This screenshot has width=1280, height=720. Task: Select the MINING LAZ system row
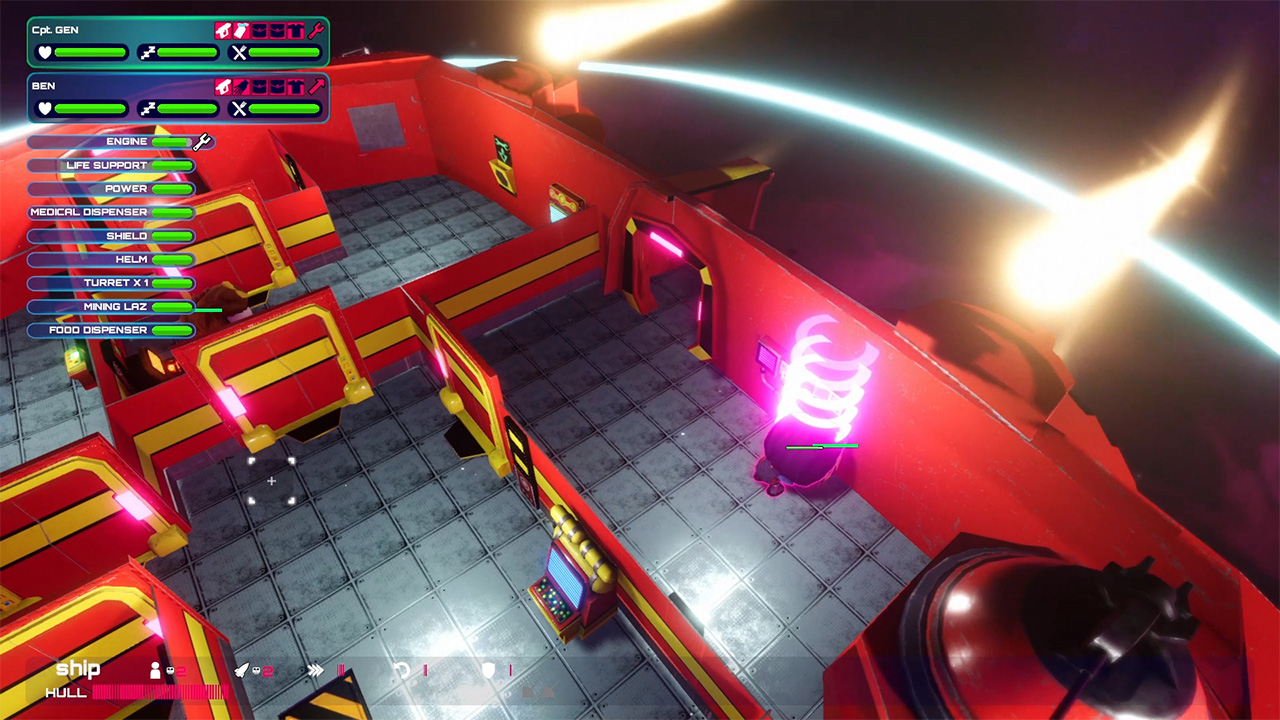point(112,307)
